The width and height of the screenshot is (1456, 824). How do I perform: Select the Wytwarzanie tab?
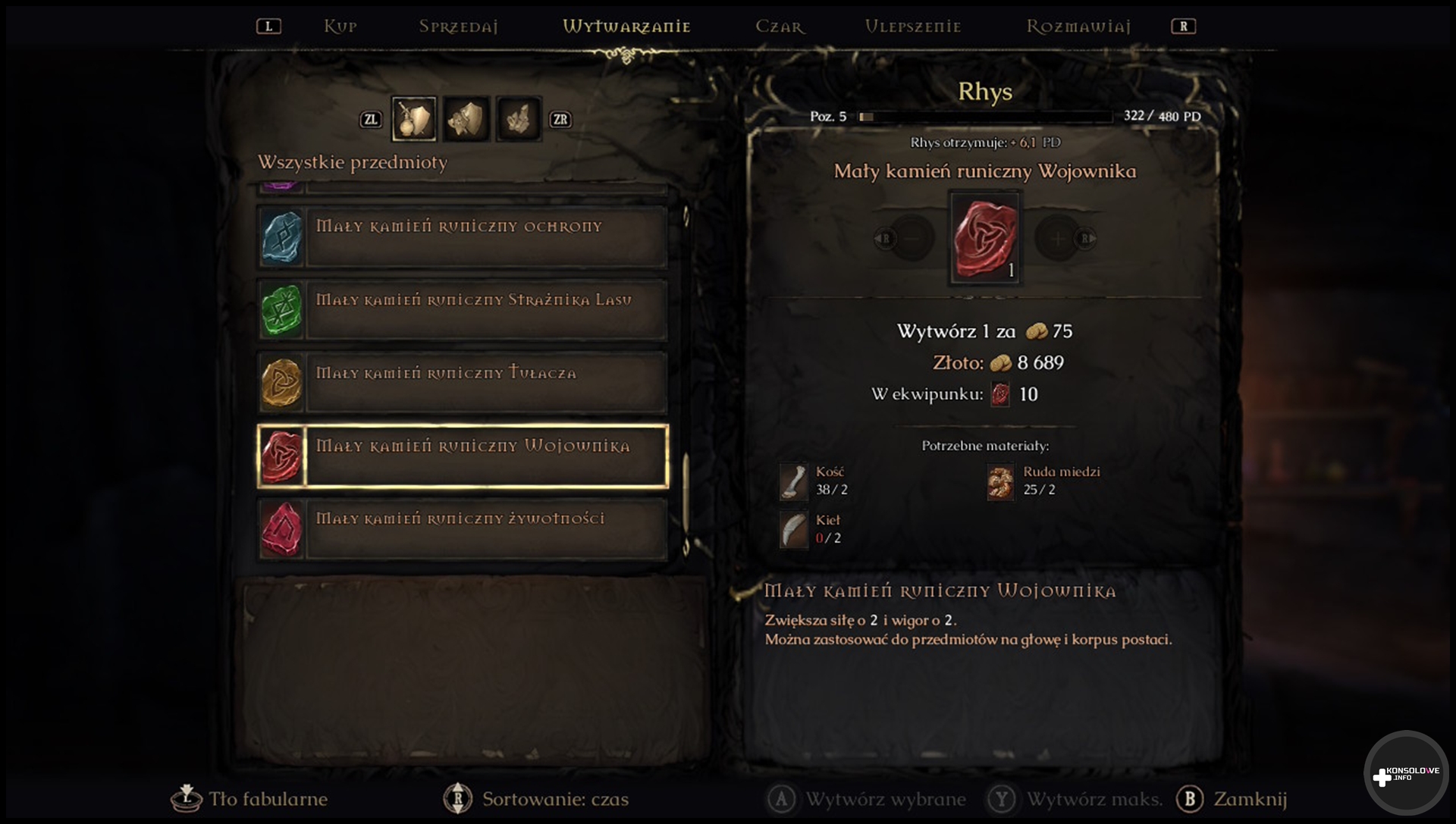[626, 27]
